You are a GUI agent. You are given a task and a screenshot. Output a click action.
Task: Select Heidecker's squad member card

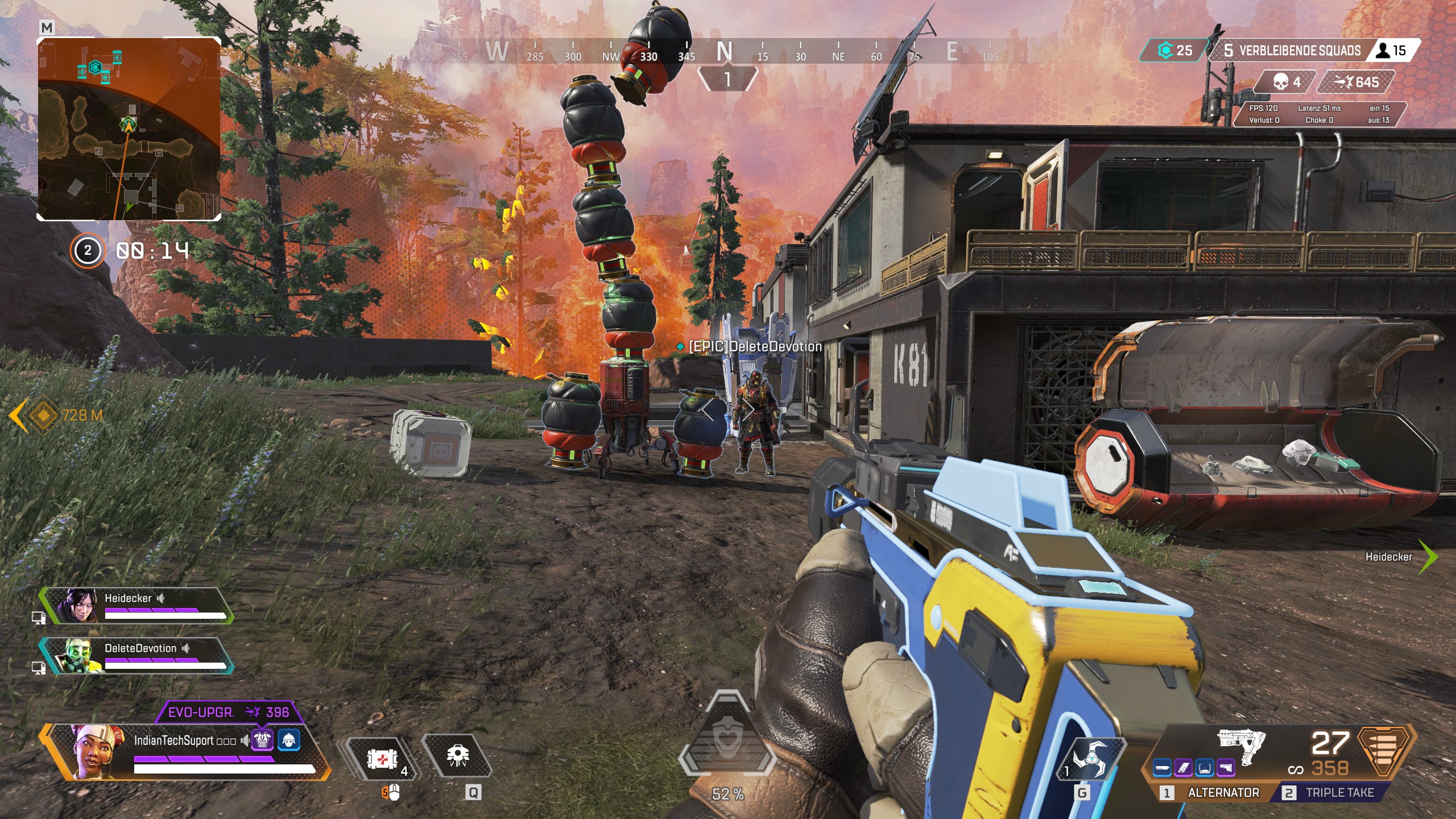click(136, 606)
